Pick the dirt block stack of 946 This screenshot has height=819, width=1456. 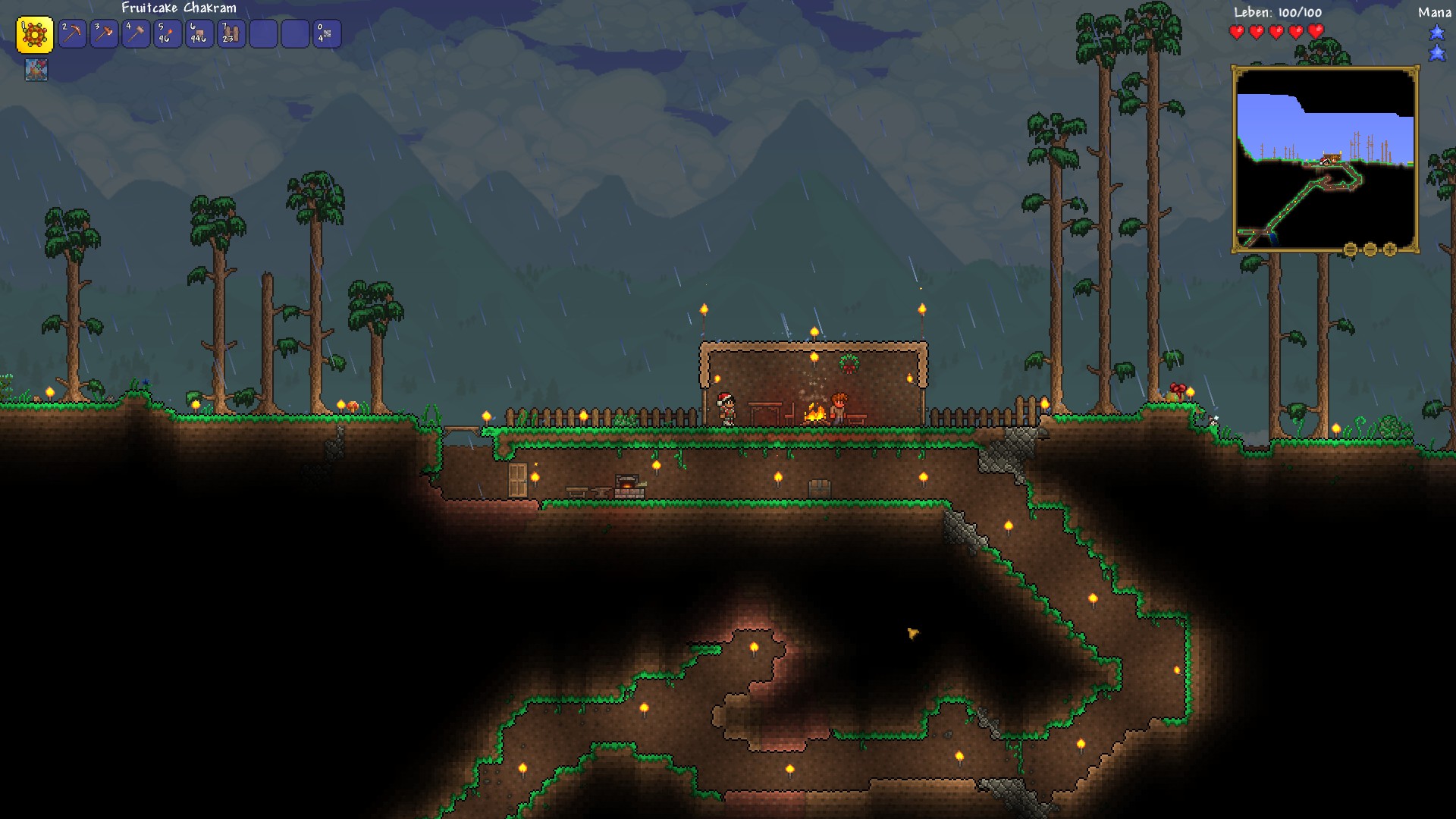click(x=200, y=34)
